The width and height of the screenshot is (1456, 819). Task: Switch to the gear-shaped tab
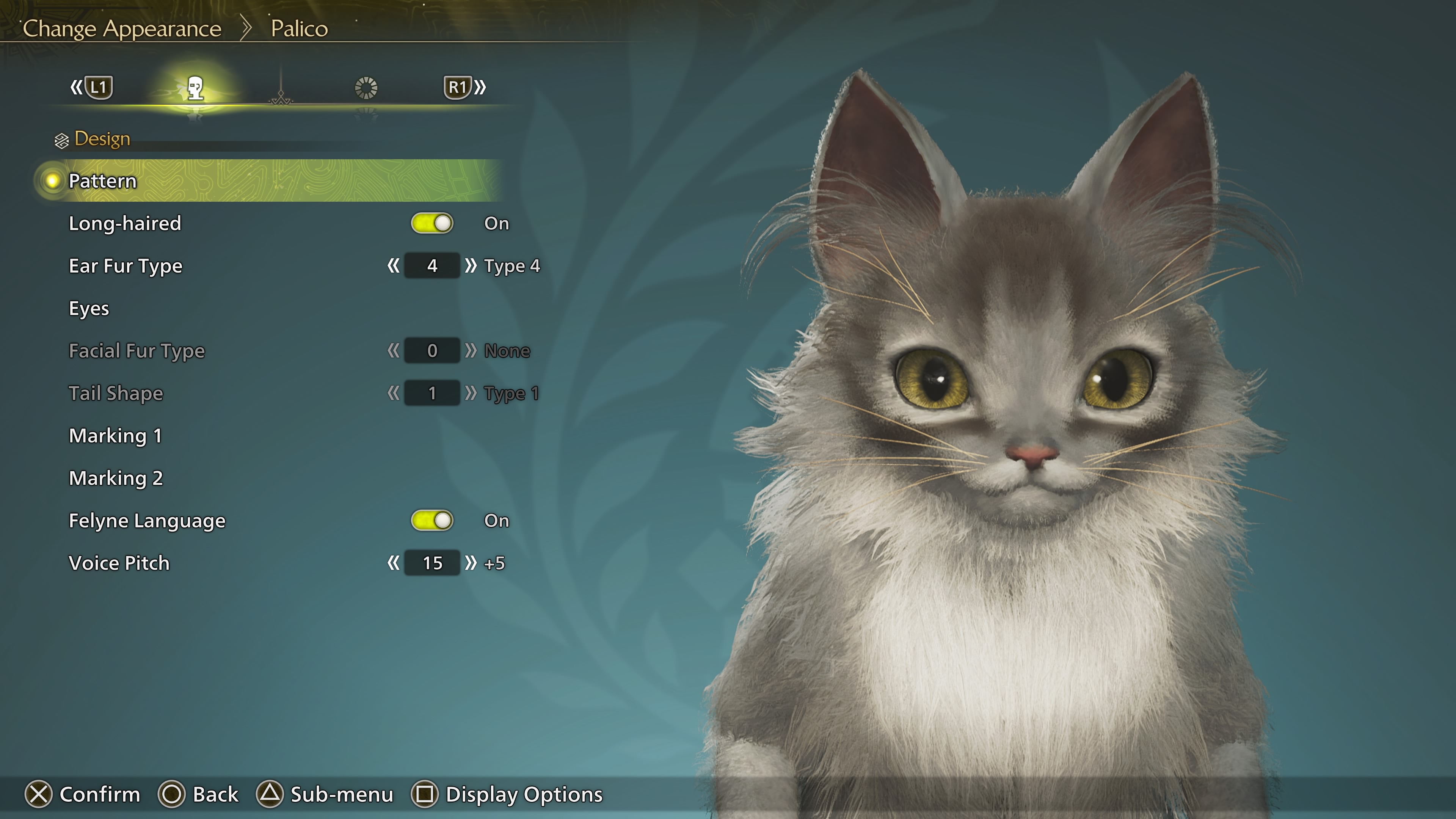[366, 88]
